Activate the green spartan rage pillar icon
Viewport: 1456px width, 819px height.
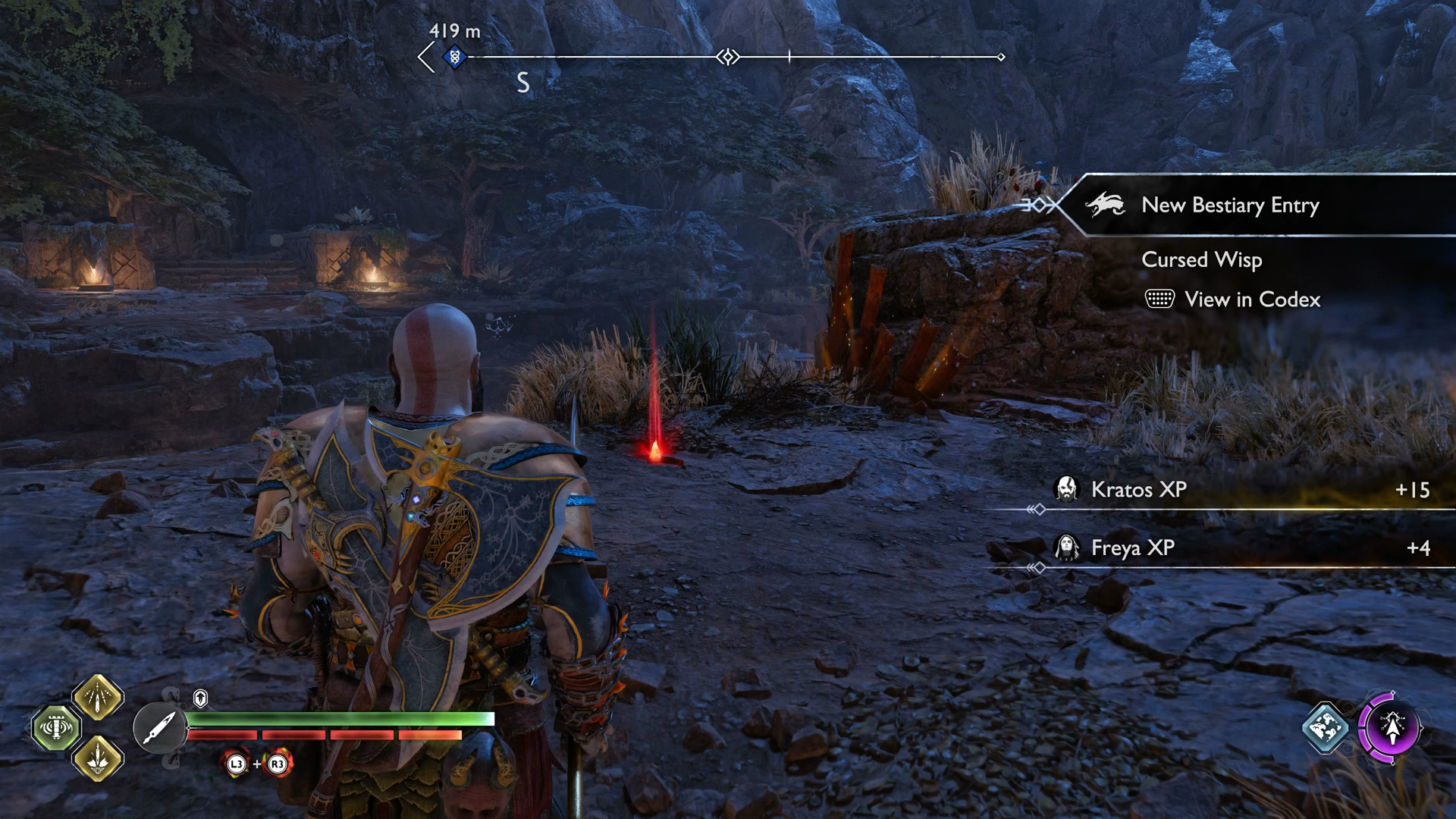coord(56,728)
